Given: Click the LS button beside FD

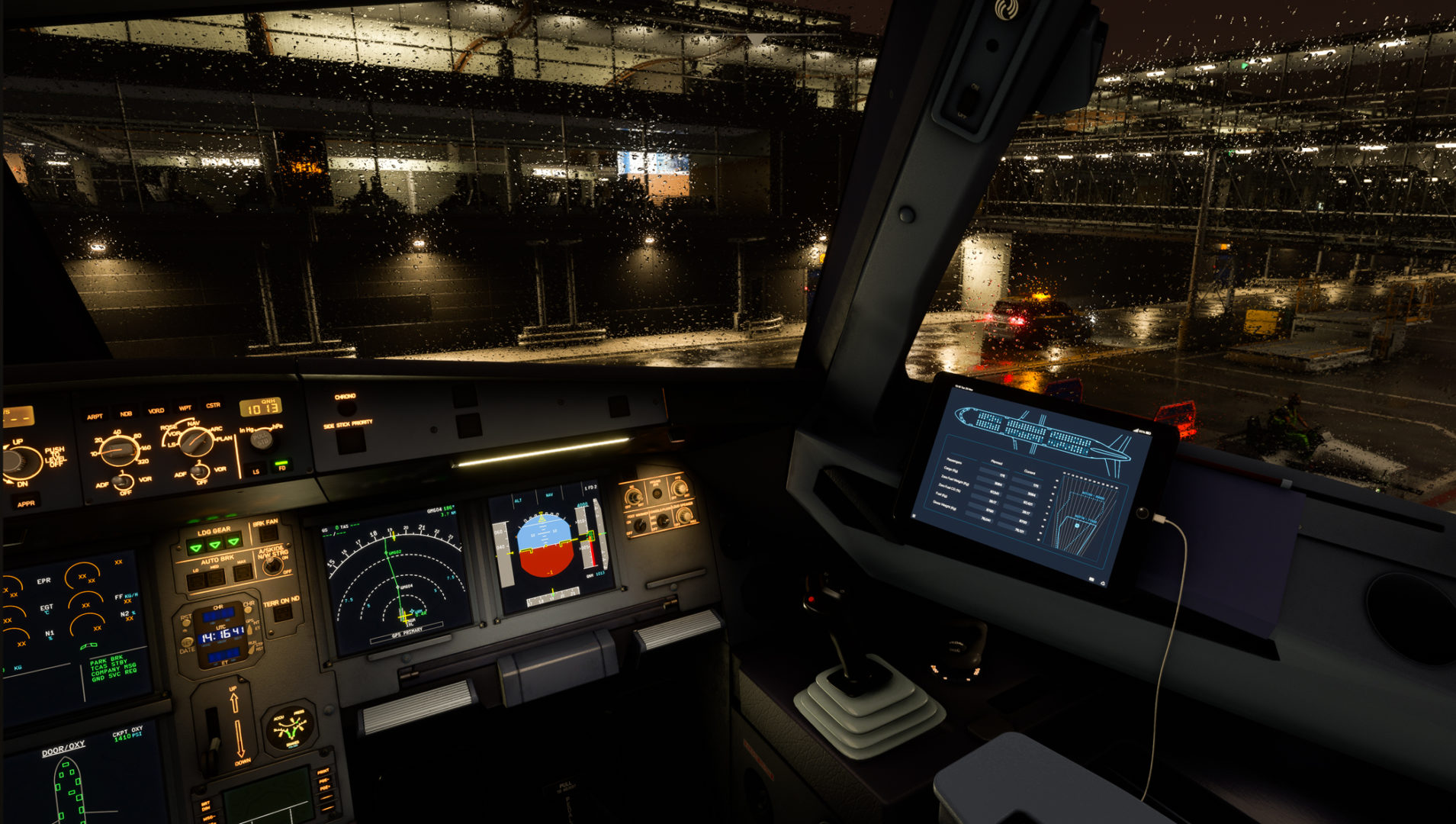Looking at the screenshot, I should (256, 470).
